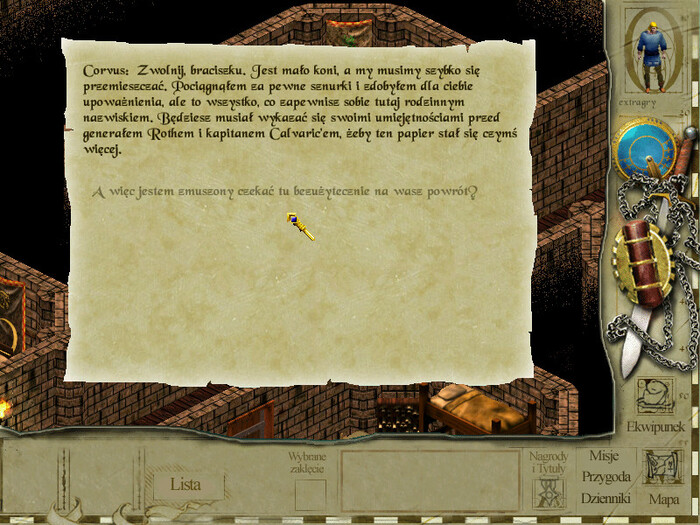Click the Wybrane zaklęcie spell slot
The width and height of the screenshot is (700, 525).
310,494
